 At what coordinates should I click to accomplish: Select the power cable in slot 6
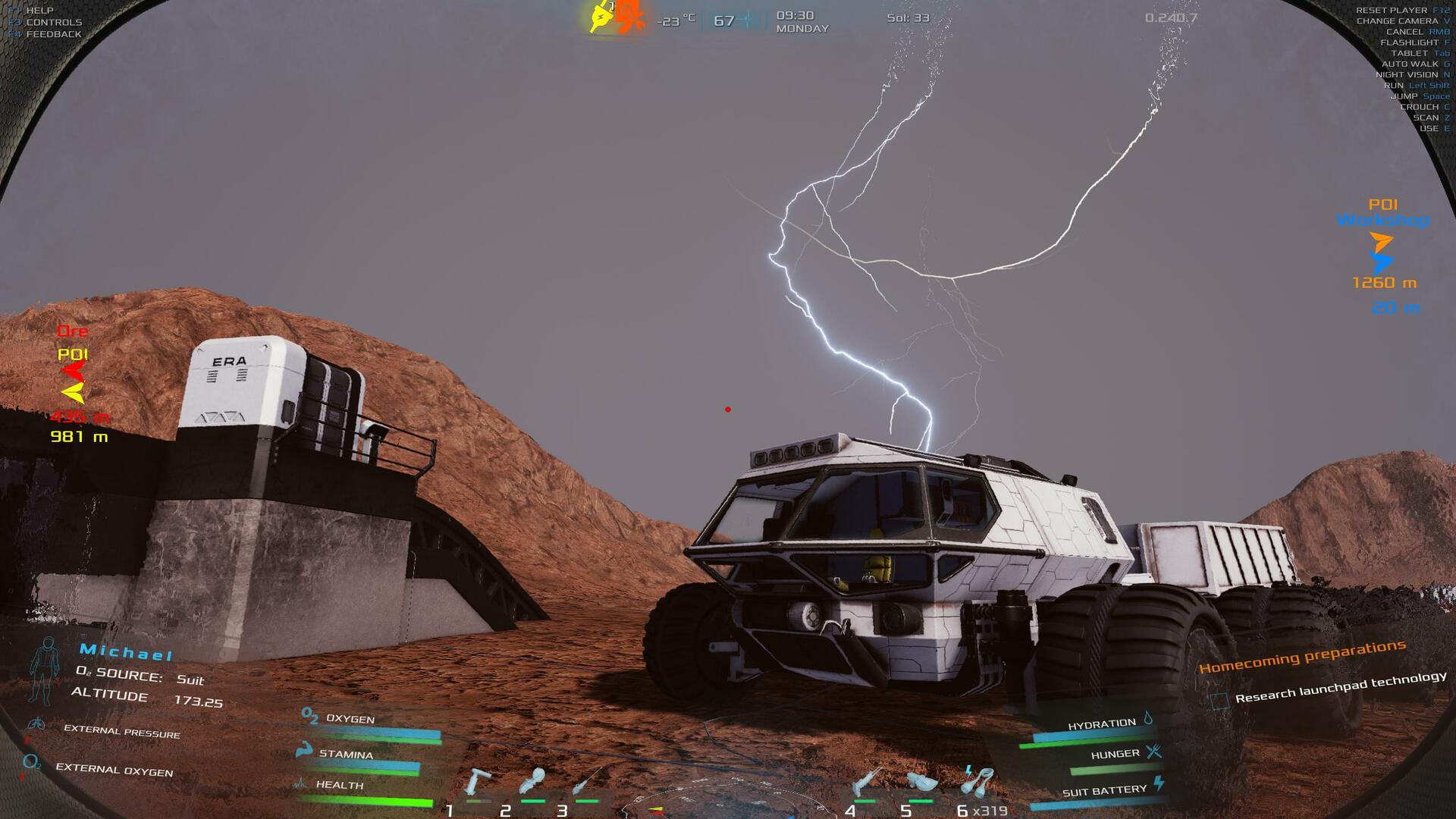(977, 781)
